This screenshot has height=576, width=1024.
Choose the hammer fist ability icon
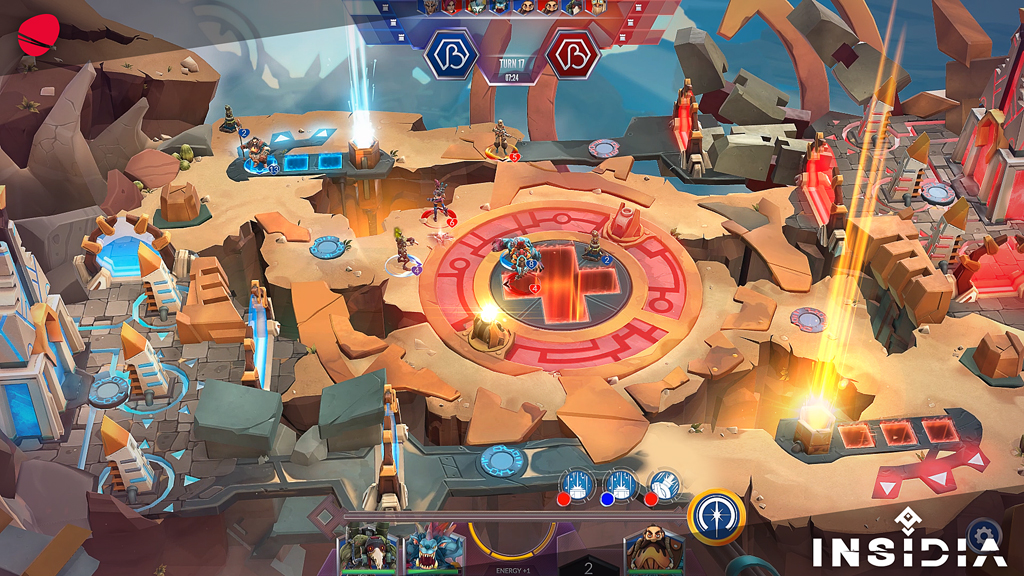664,486
